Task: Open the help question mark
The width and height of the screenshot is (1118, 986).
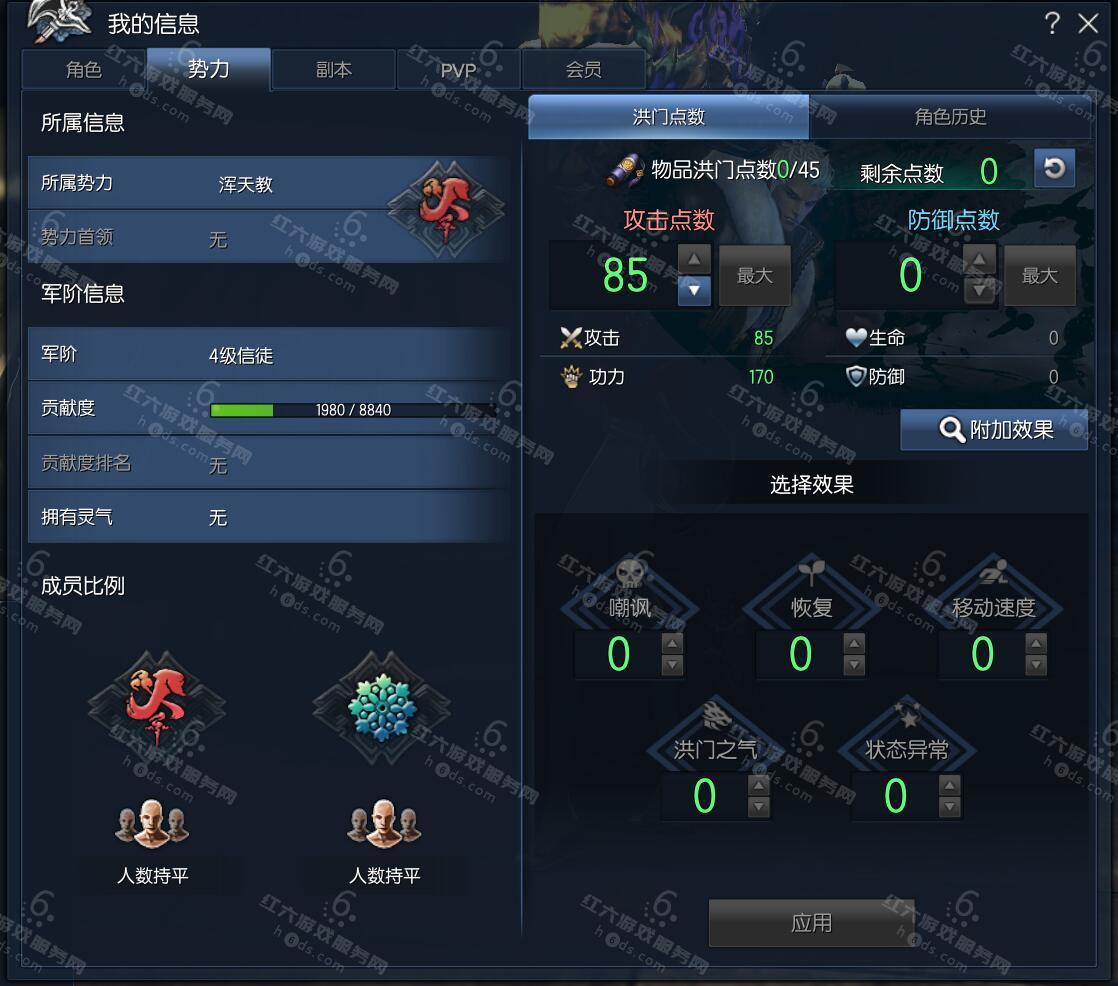Action: pos(1052,24)
